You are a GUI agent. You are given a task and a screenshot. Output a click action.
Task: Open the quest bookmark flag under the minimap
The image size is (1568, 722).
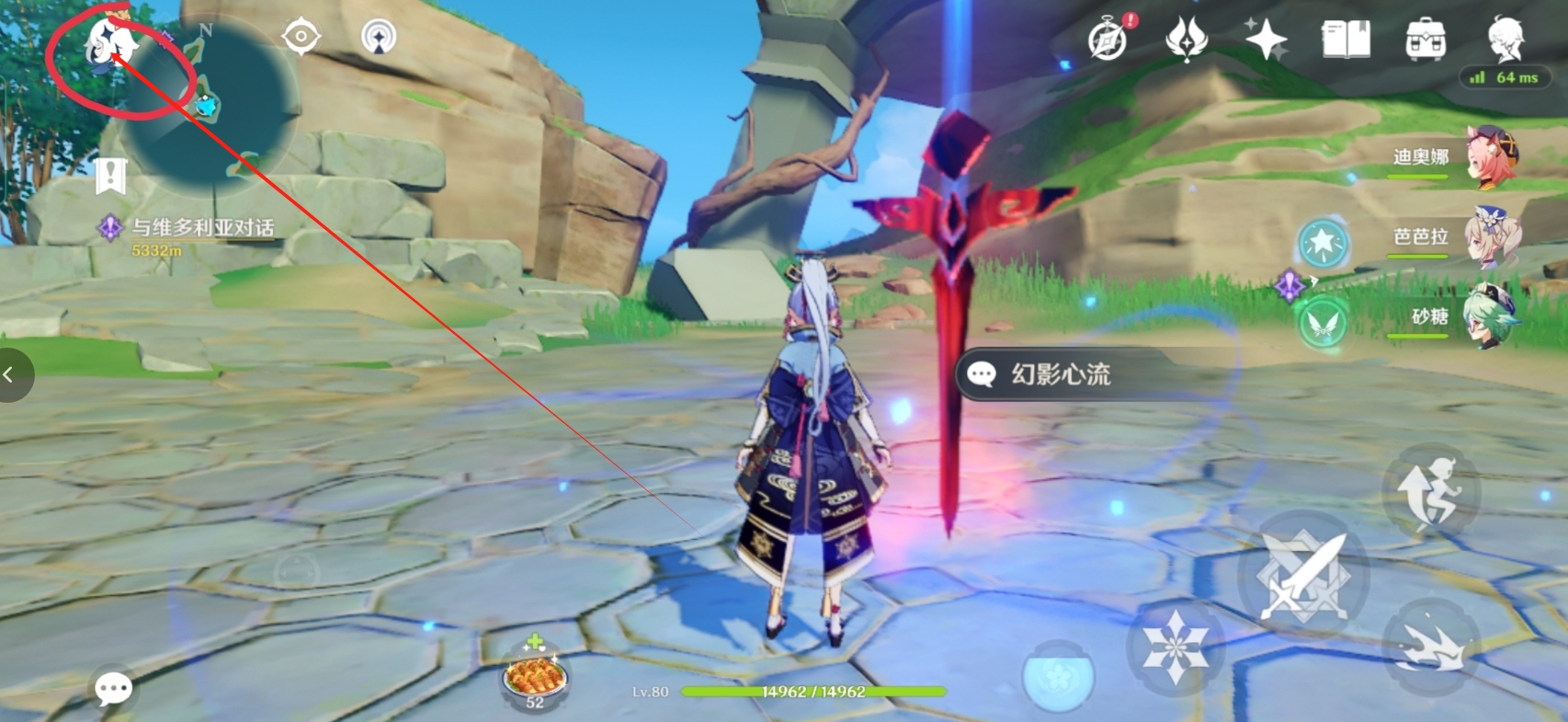pos(109,177)
